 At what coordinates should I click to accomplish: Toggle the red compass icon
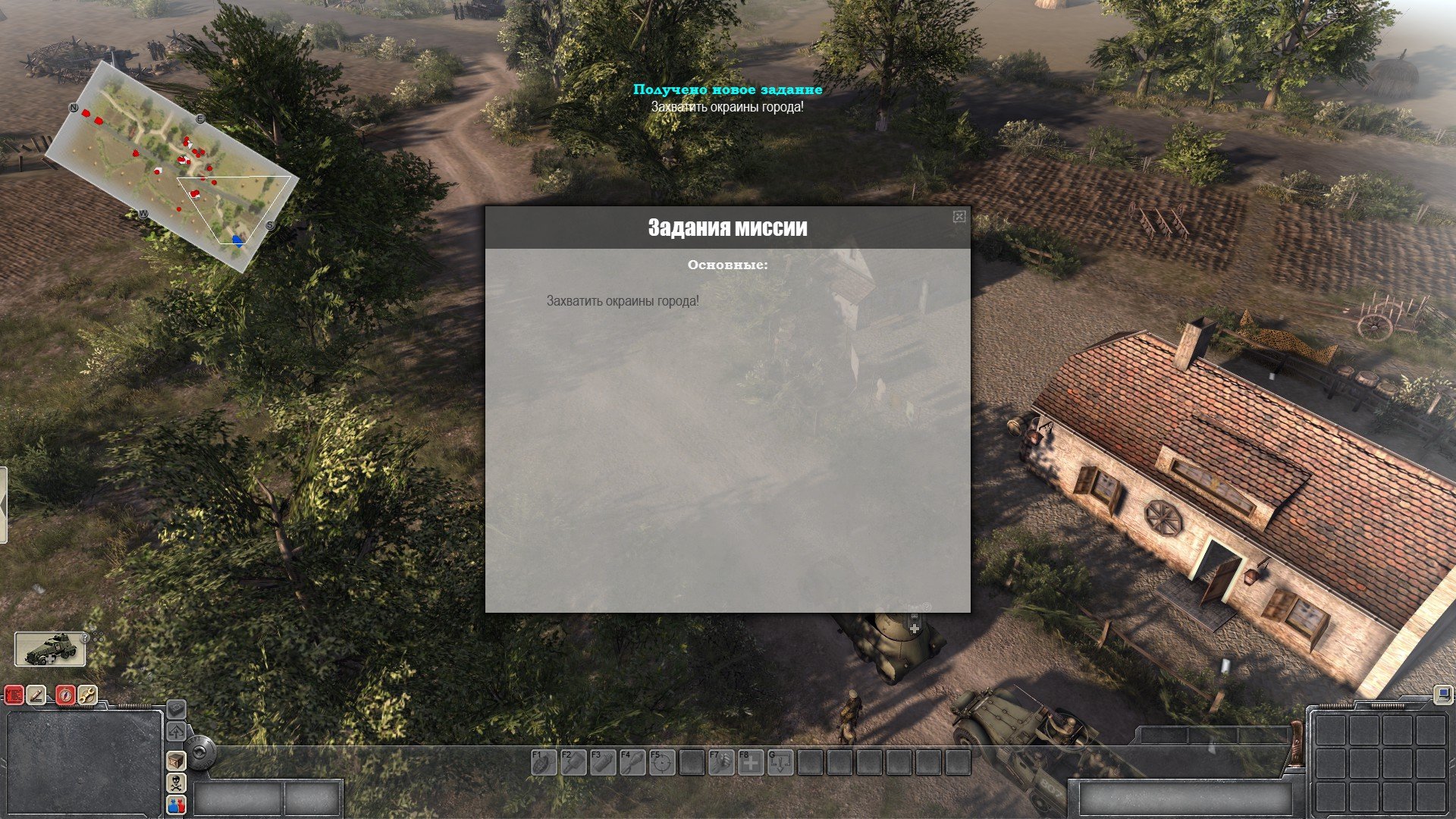click(x=66, y=695)
